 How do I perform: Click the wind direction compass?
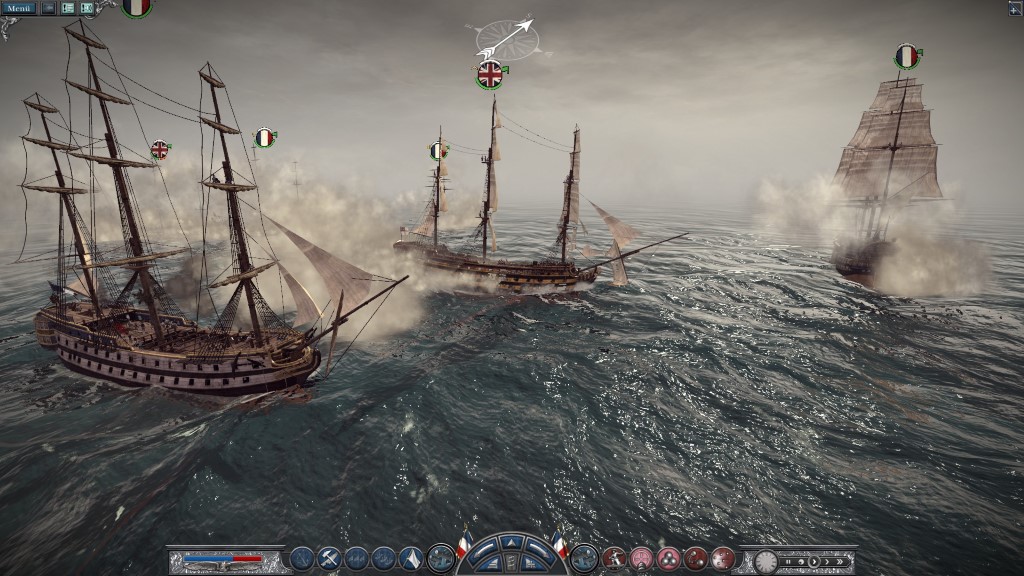507,38
